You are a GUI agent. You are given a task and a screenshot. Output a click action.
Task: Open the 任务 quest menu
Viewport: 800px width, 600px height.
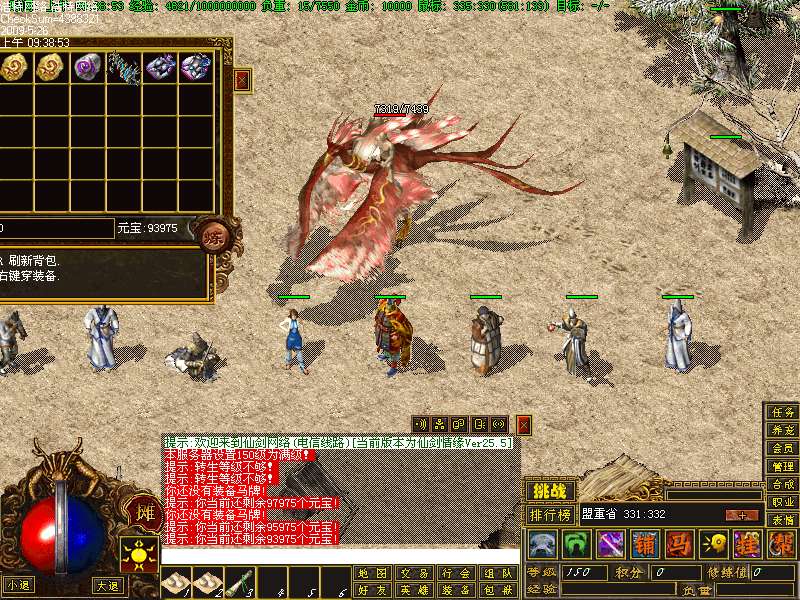783,412
